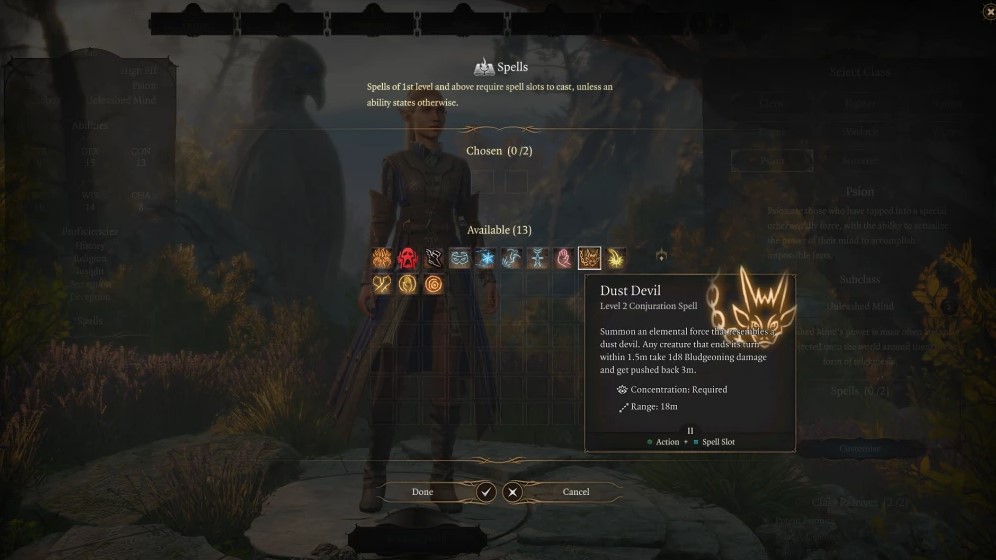Select the highlighted Dust Devil spell icon
Screen dimensions: 996x560
click(x=589, y=259)
